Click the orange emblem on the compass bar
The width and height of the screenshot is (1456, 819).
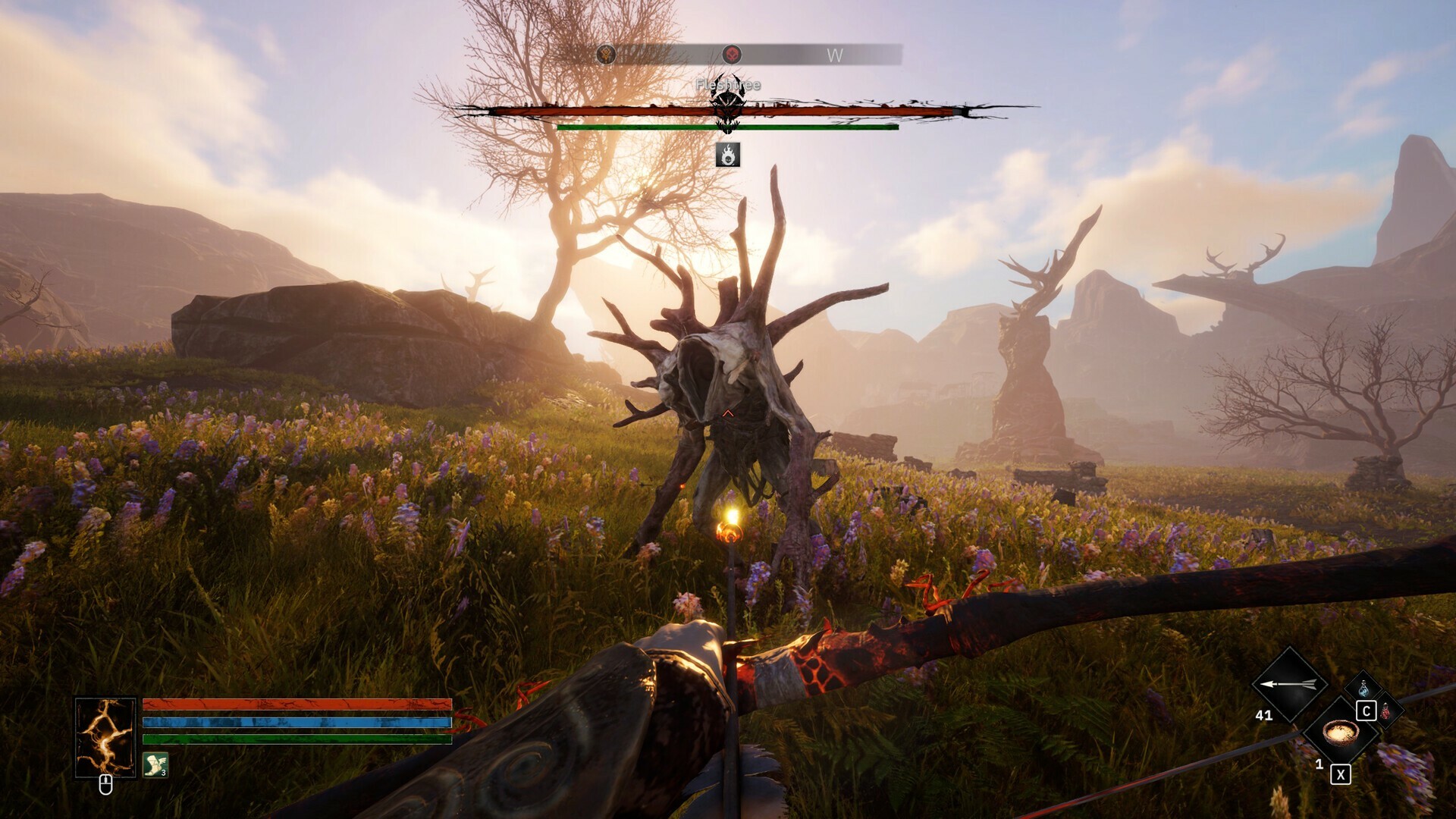(606, 54)
